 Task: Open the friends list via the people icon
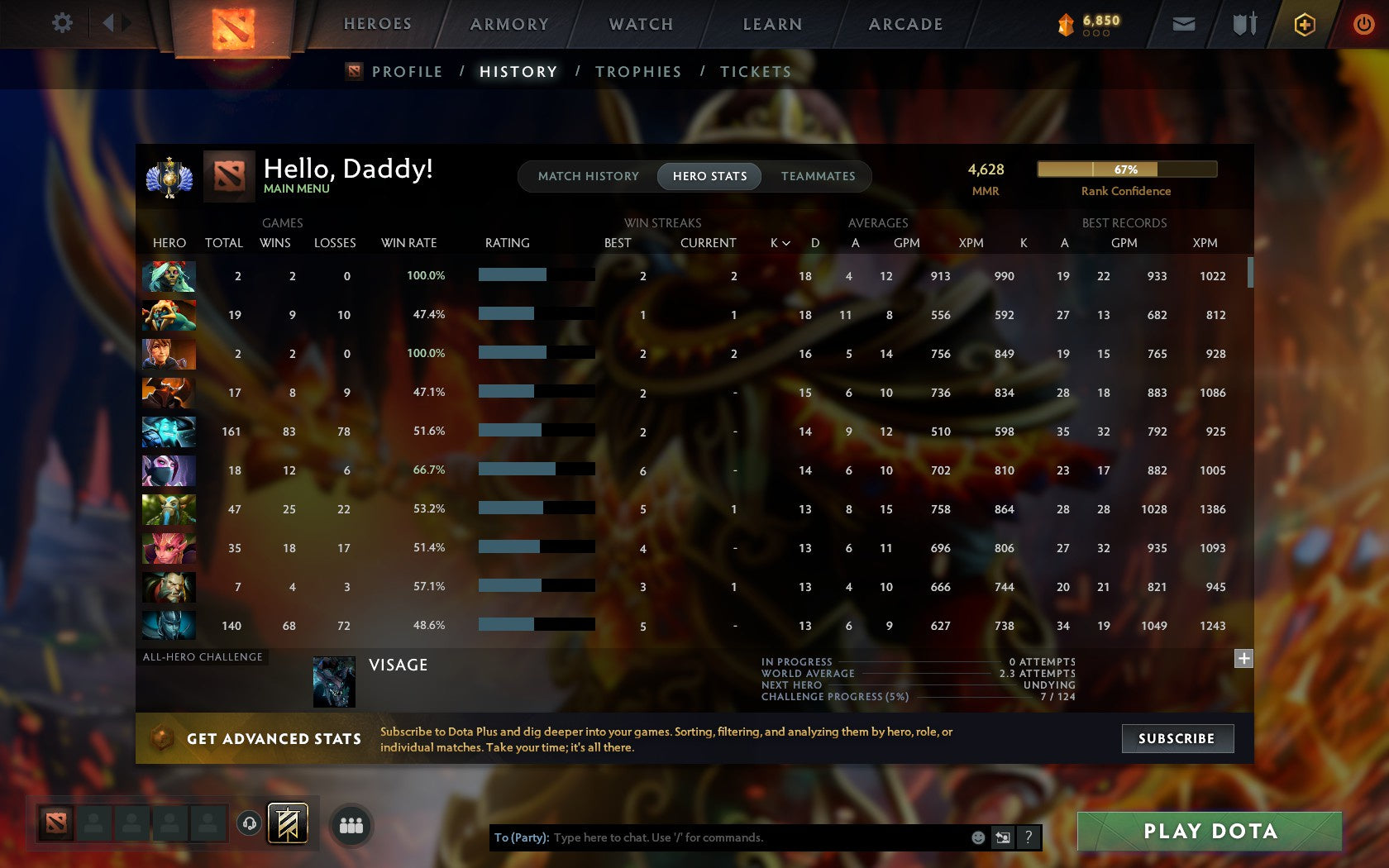tap(351, 823)
